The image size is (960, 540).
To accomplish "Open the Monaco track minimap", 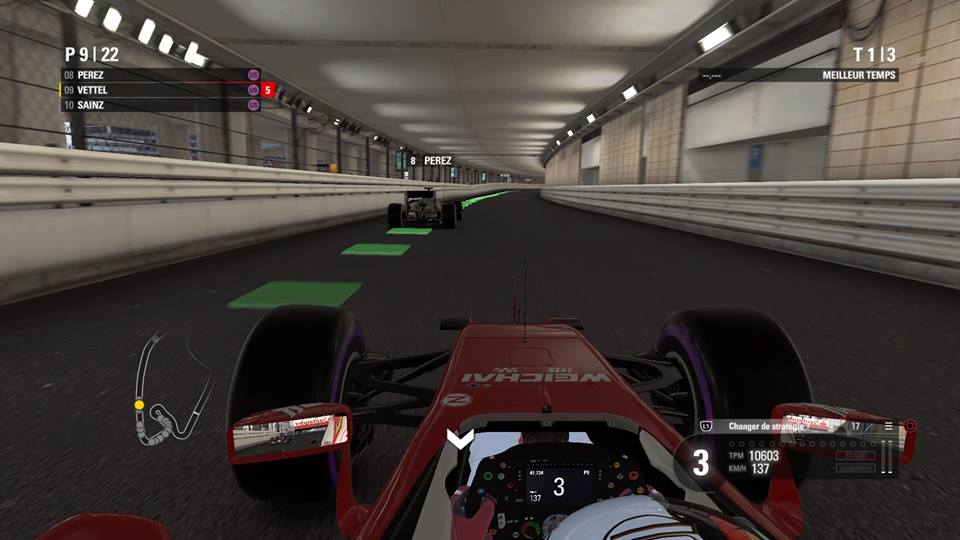I will (172, 388).
